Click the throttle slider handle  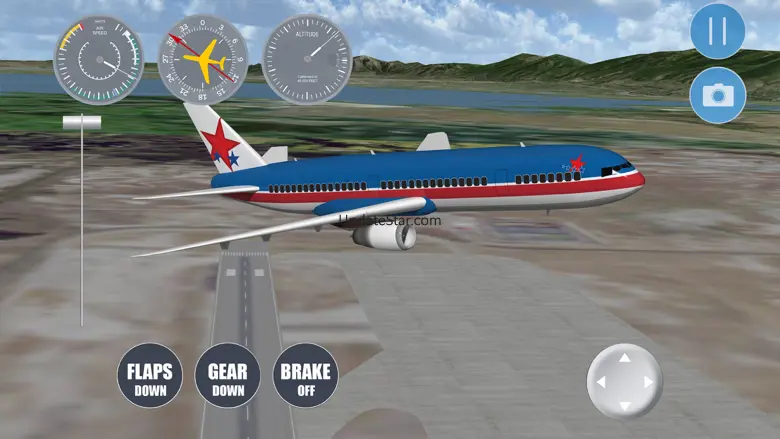pyautogui.click(x=82, y=121)
